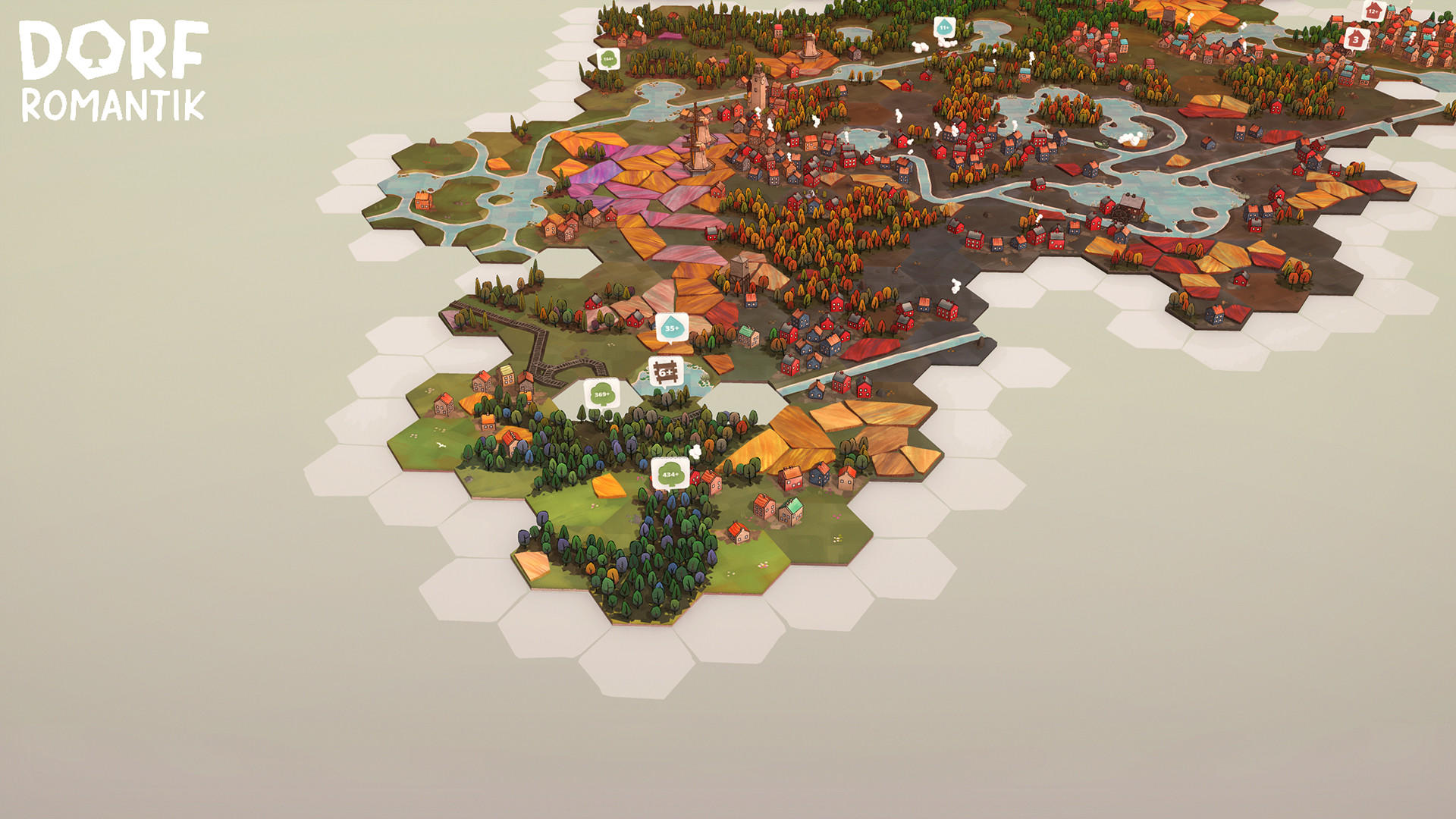Click the 35+ water drop quest marker
Screen dimensions: 1456x819
(670, 329)
